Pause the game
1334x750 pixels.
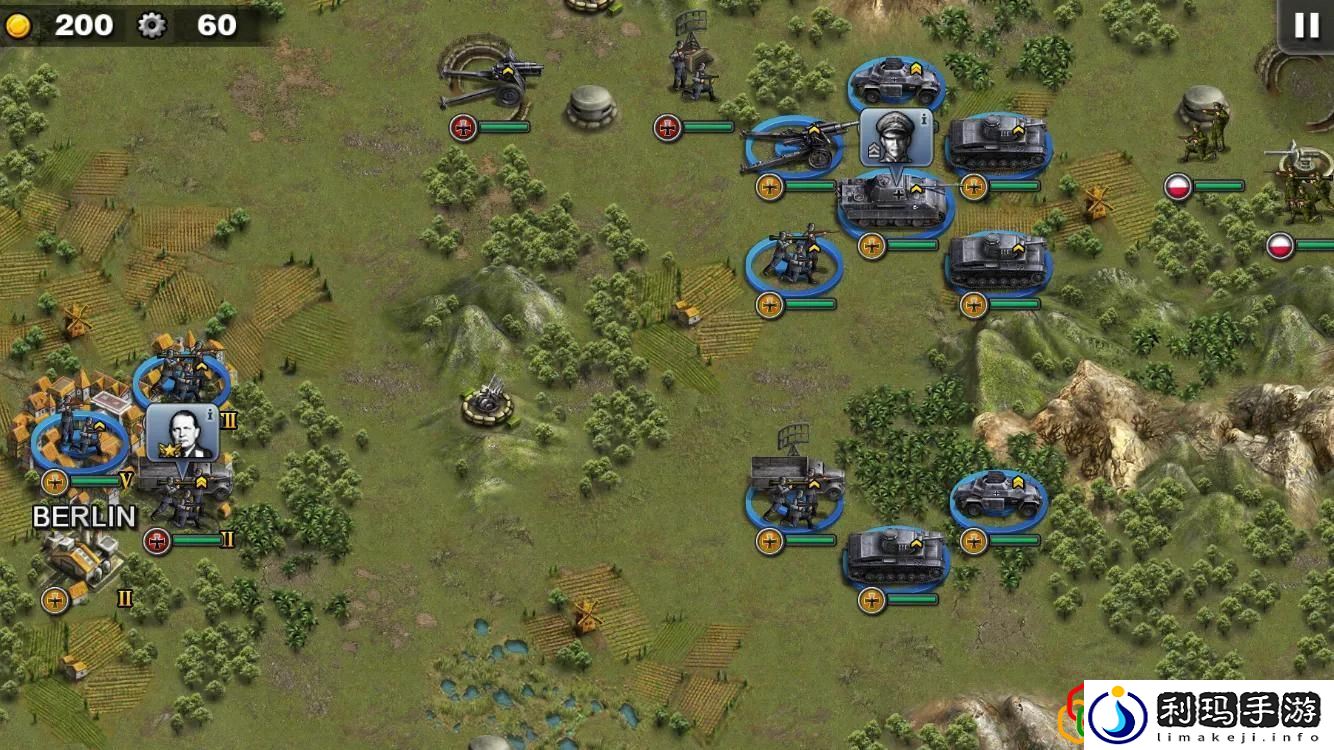point(1306,26)
